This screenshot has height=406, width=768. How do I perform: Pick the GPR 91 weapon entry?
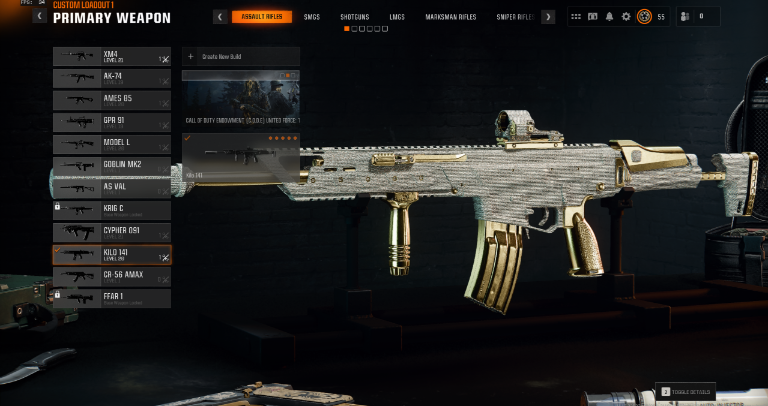[111, 122]
